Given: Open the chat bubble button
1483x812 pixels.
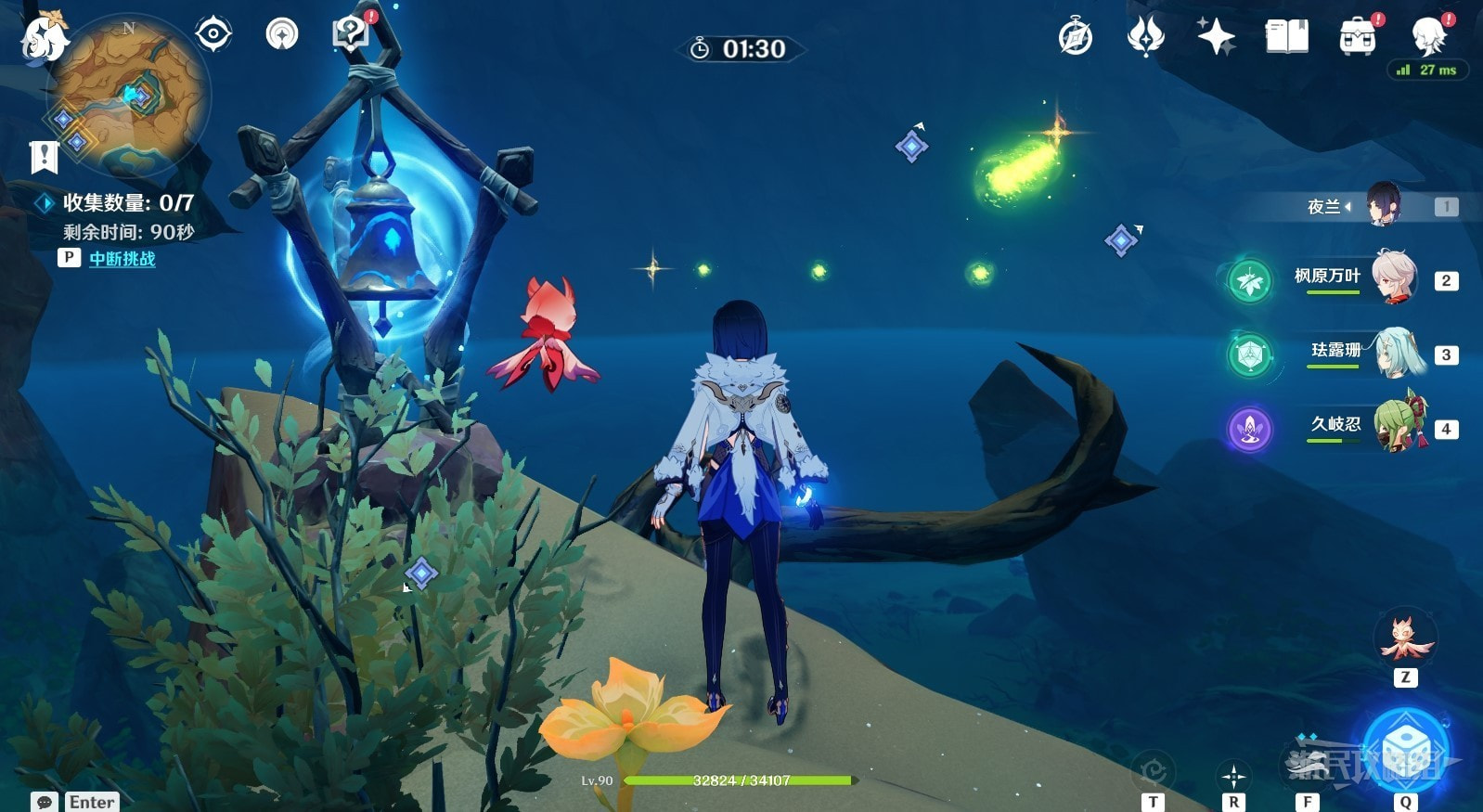Looking at the screenshot, I should pos(44,802).
